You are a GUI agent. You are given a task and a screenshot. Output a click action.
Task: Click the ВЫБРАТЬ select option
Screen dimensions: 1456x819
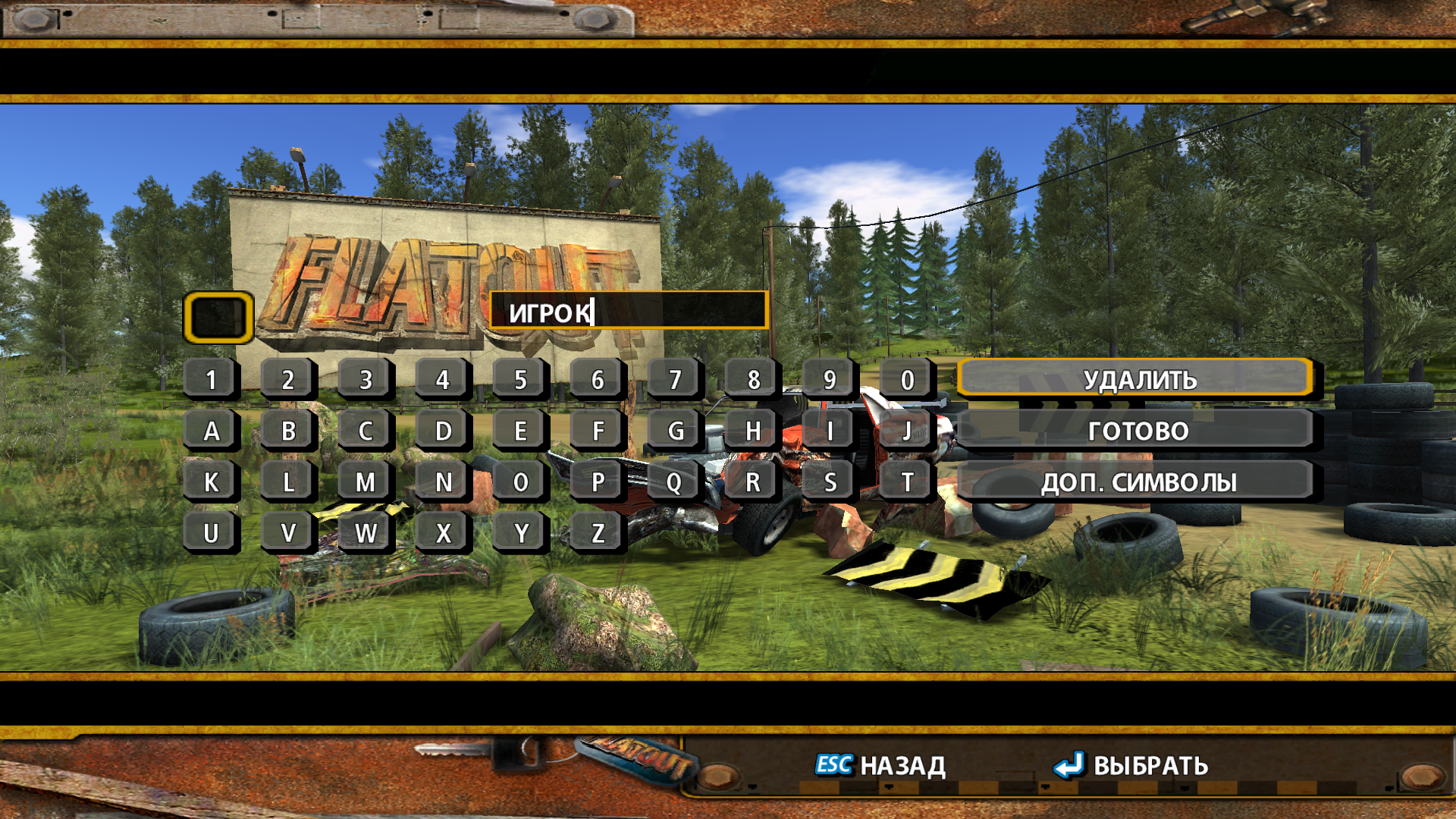tap(1131, 765)
